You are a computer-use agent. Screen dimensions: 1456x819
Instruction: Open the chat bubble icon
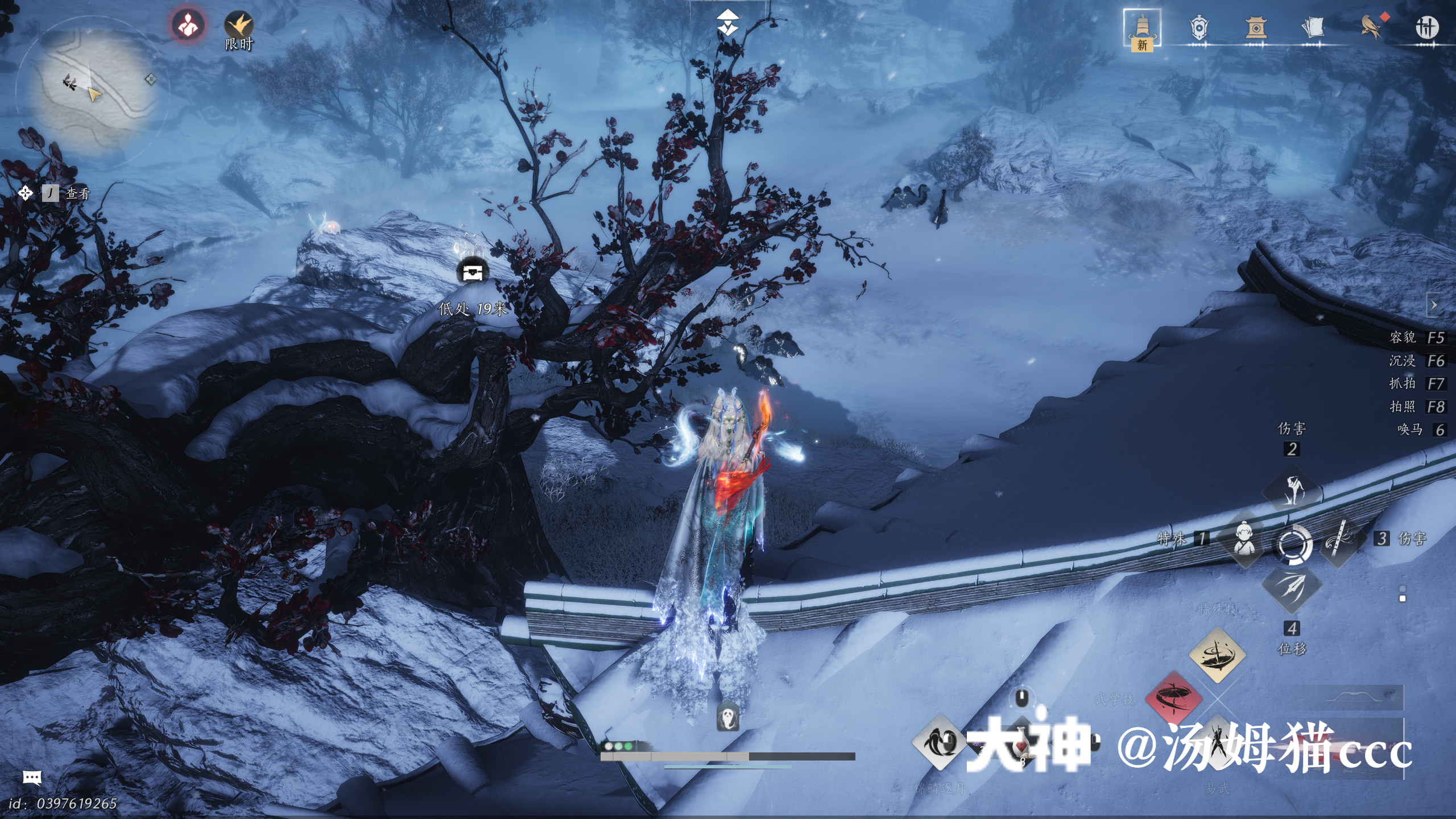pyautogui.click(x=32, y=777)
